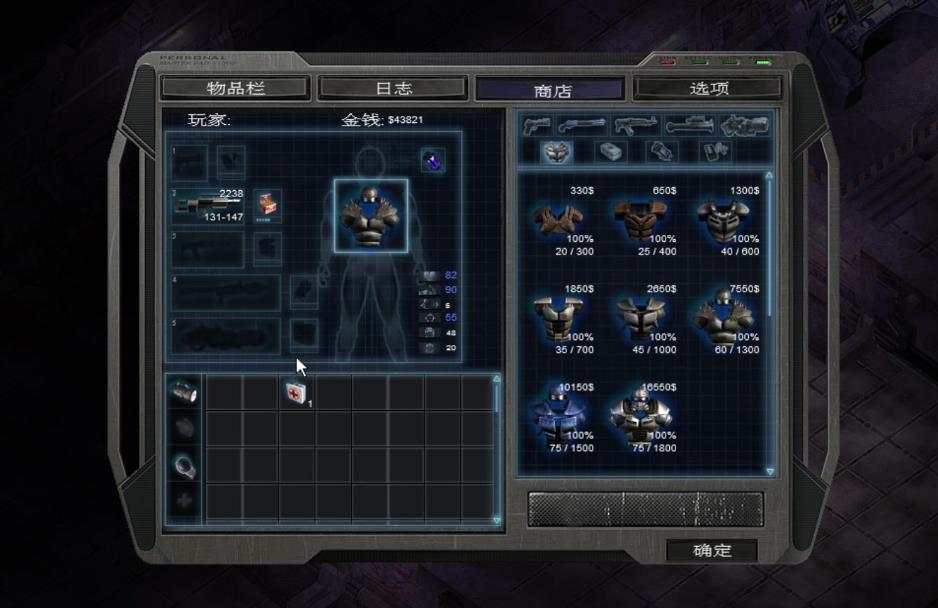938x608 pixels.
Task: Click the medkit in the inventory grid
Action: [x=295, y=392]
